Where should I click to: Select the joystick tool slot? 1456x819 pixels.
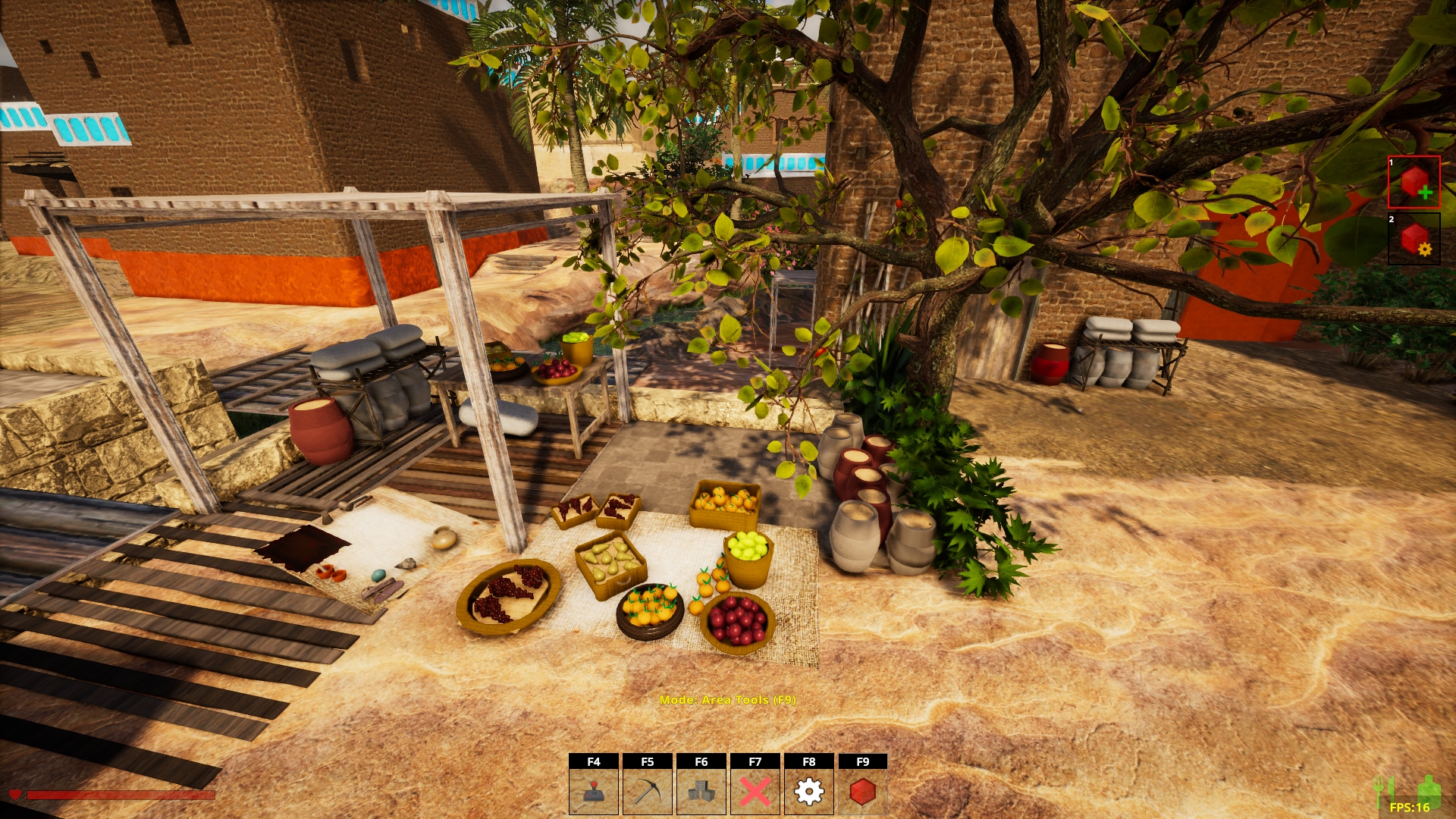pos(594,791)
